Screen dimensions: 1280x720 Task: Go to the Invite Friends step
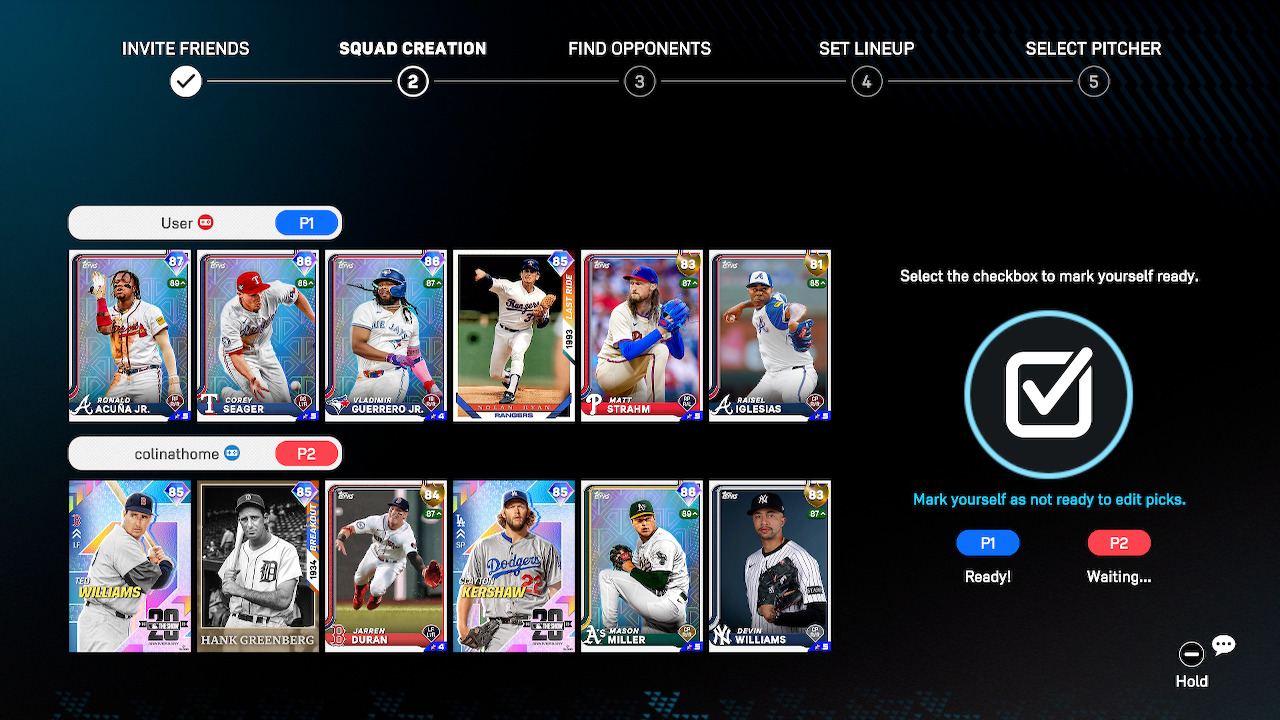pyautogui.click(x=186, y=81)
